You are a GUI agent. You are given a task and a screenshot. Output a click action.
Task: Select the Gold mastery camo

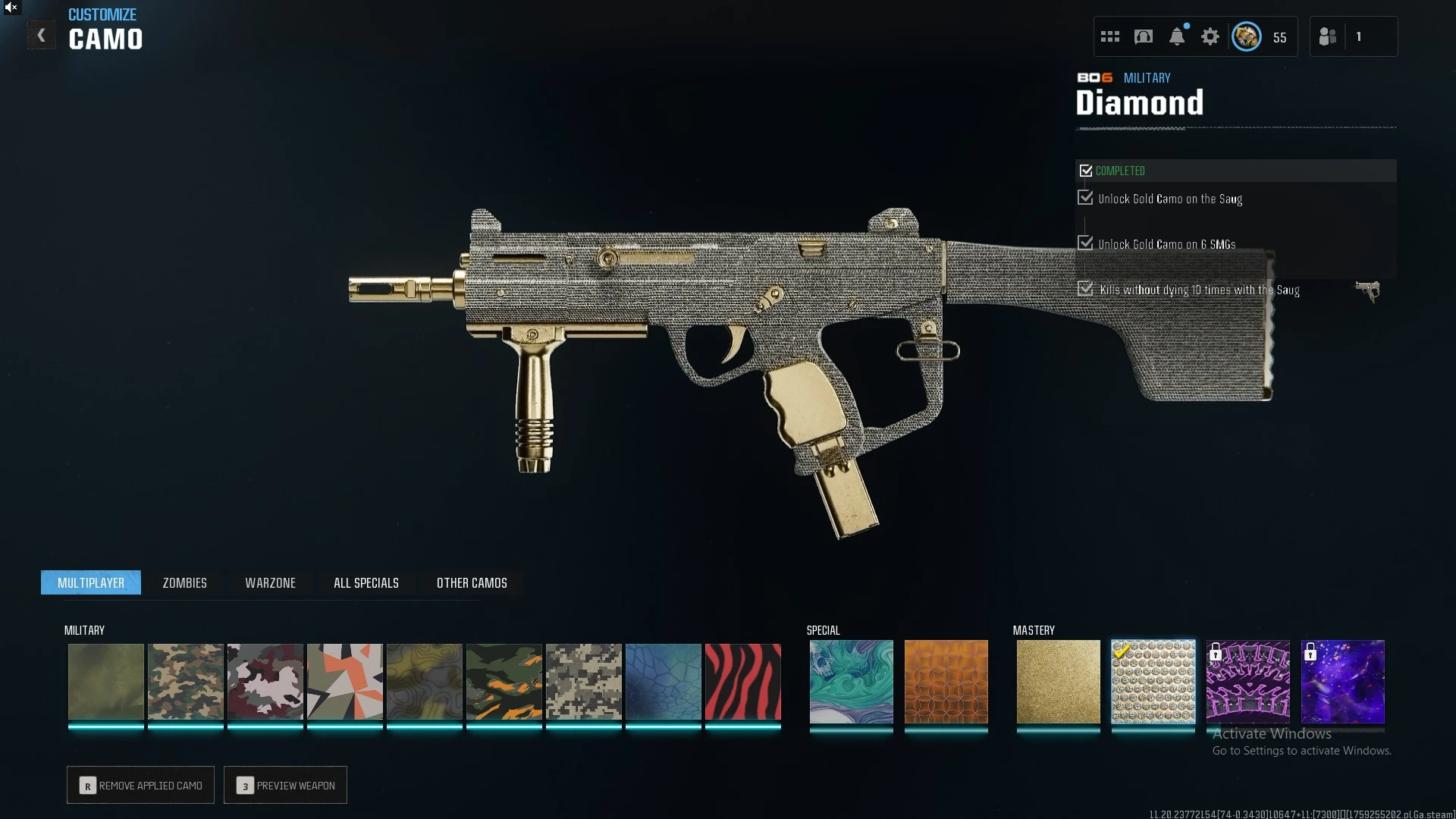click(x=1058, y=681)
